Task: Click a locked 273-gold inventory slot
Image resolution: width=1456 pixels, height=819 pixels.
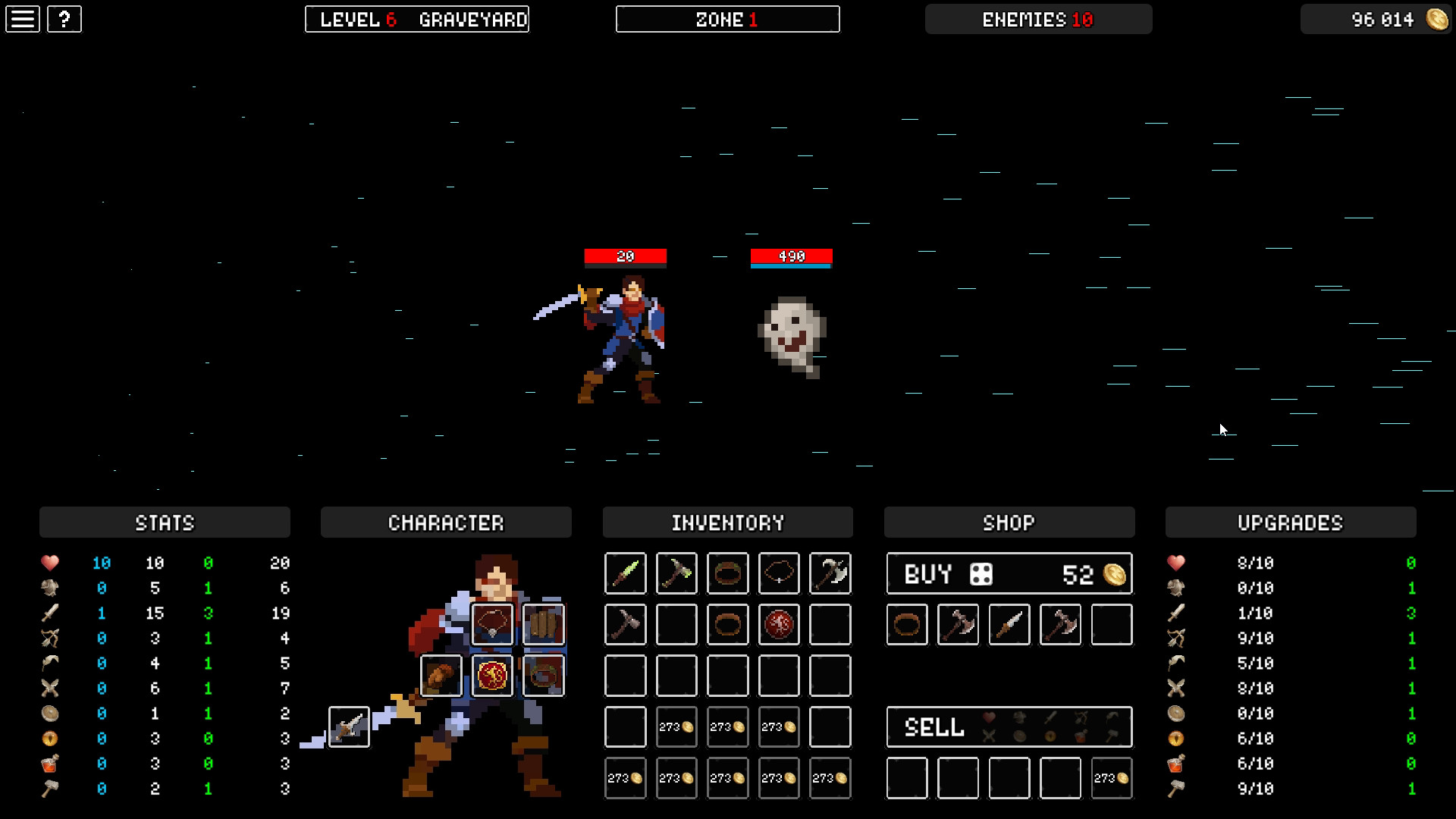Action: point(676,726)
